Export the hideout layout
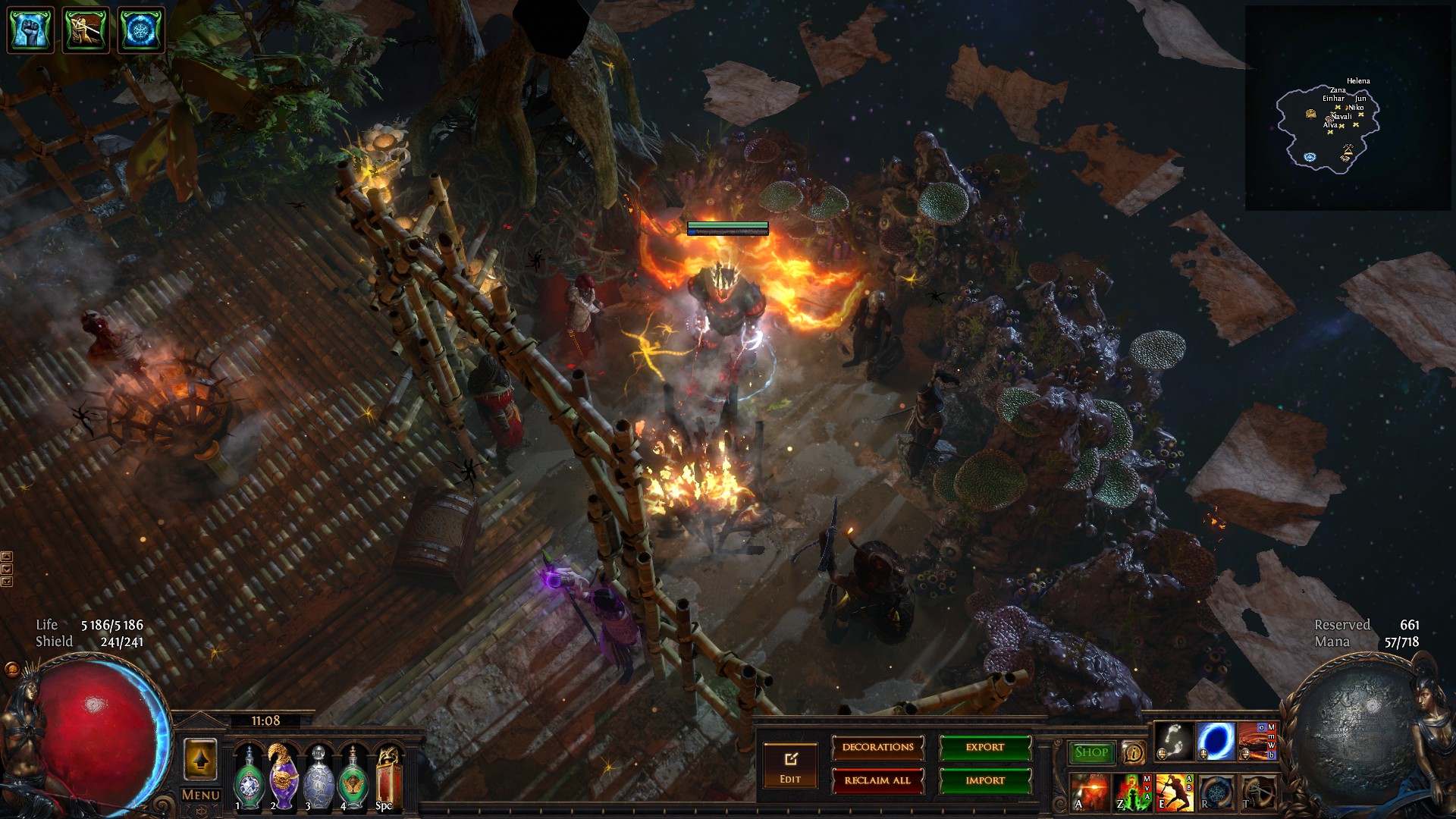This screenshot has width=1456, height=819. [985, 748]
